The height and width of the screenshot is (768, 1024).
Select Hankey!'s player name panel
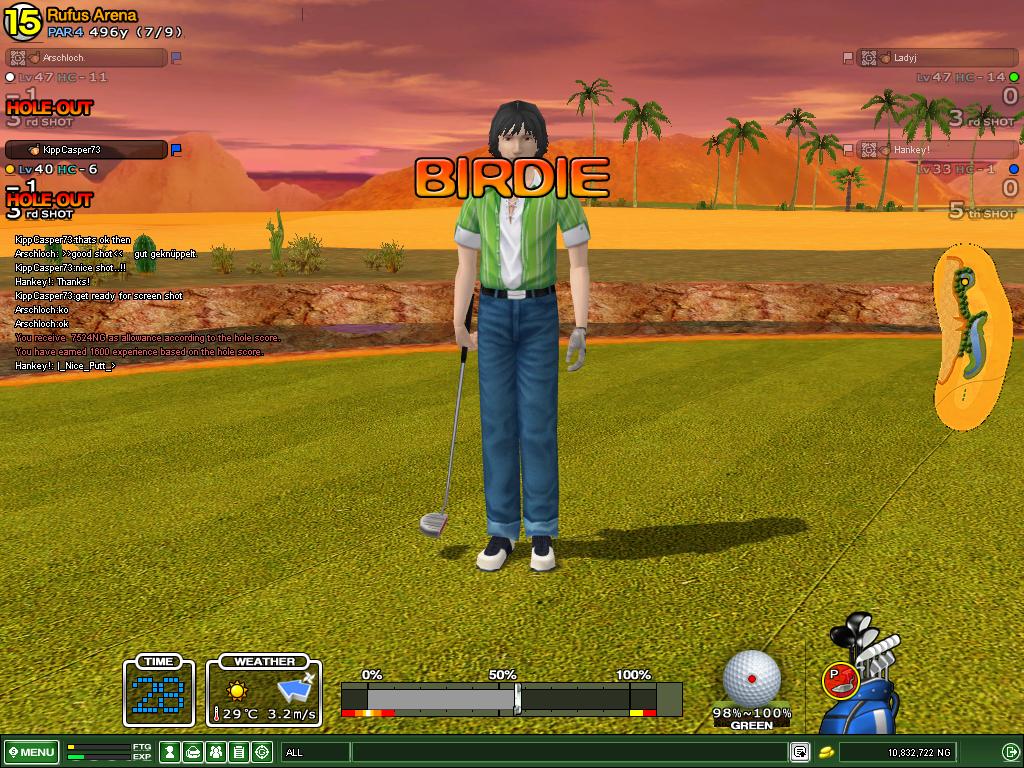coord(938,150)
